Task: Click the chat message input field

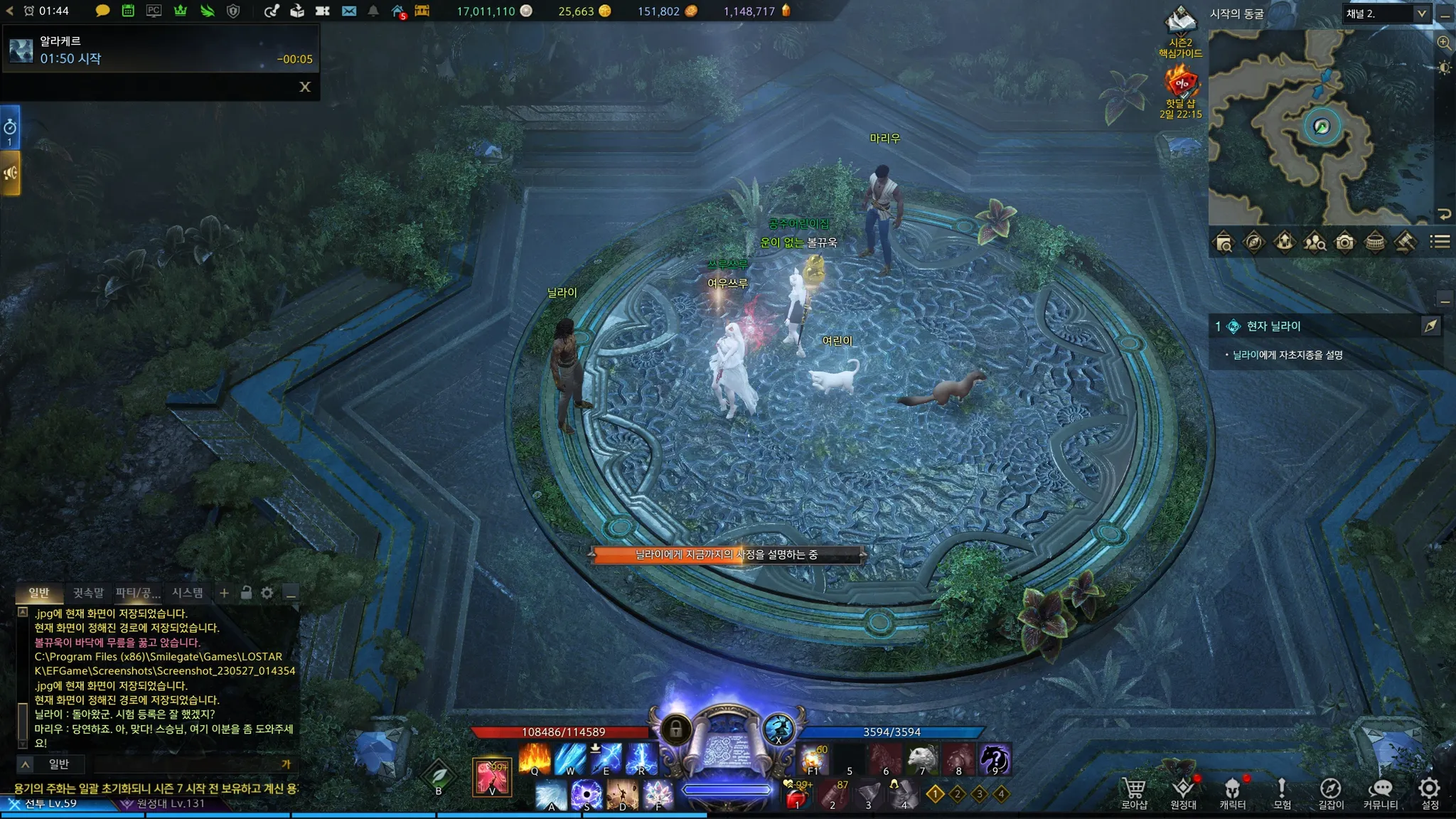Action: [x=185, y=764]
